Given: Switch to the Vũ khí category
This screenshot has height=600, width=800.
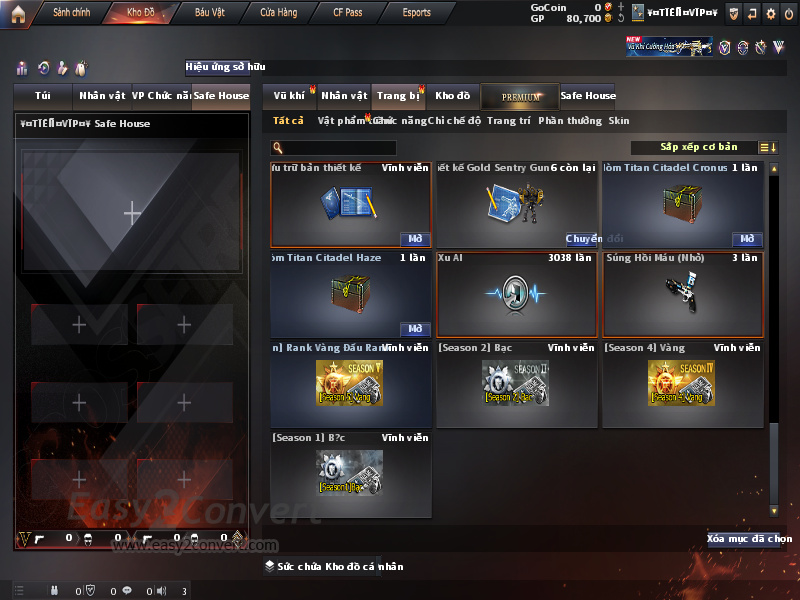Looking at the screenshot, I should (x=290, y=96).
